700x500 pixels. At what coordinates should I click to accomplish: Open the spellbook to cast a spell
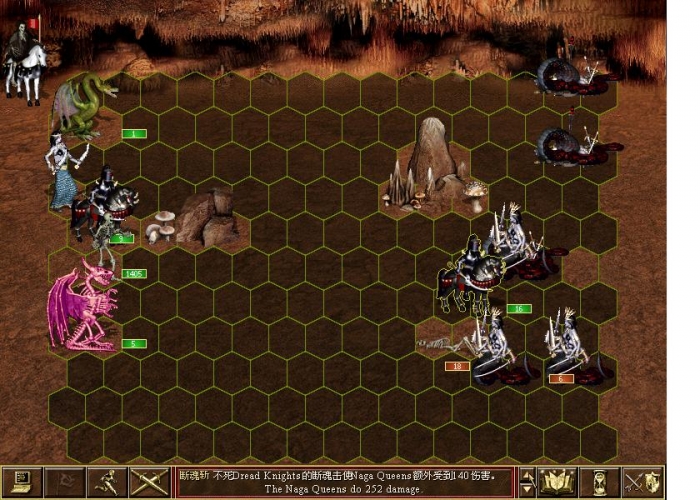coord(557,482)
